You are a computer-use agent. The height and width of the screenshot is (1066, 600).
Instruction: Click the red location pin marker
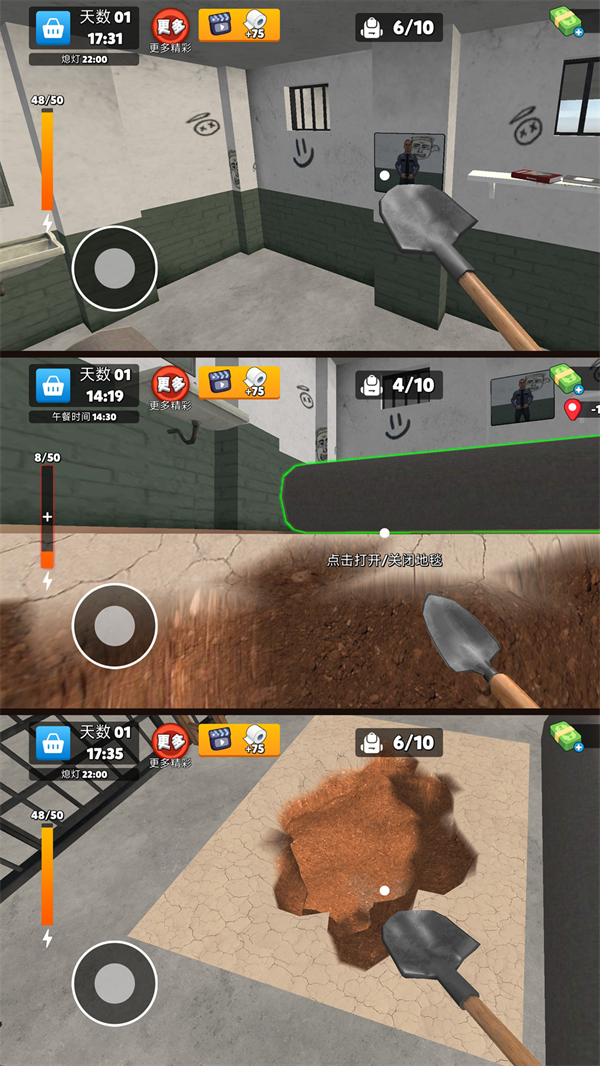point(573,409)
